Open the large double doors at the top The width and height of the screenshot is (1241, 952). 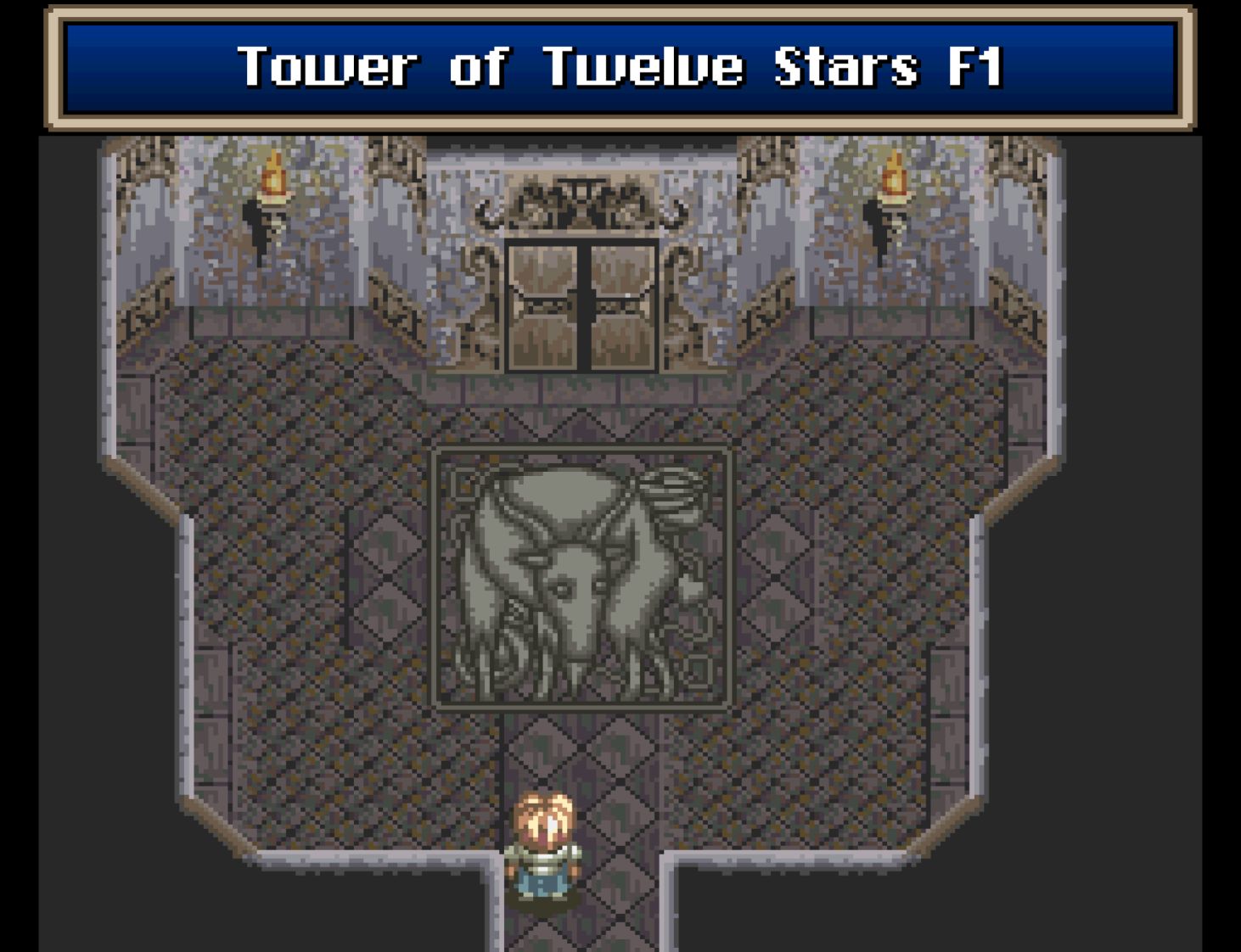coord(583,314)
